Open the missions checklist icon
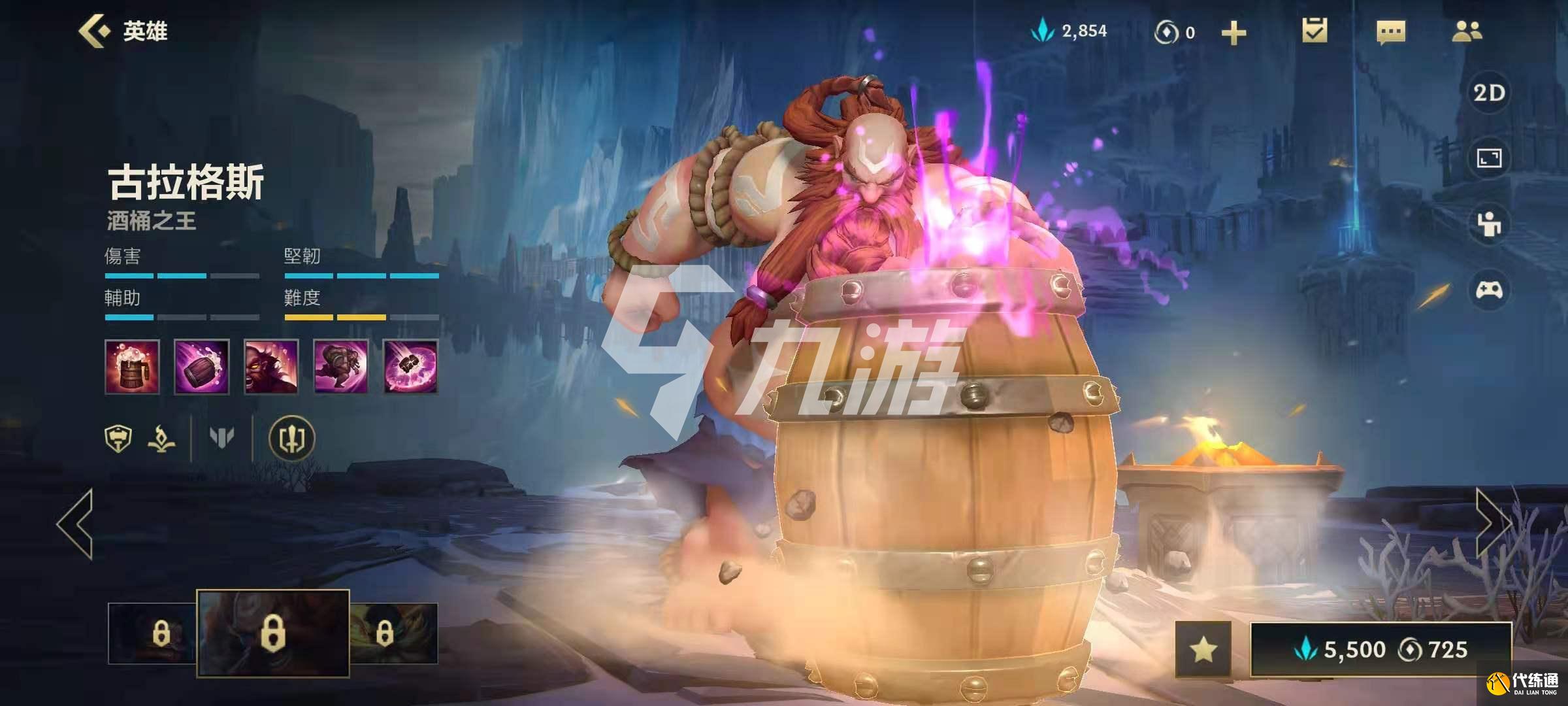The width and height of the screenshot is (1568, 706). 1314,31
